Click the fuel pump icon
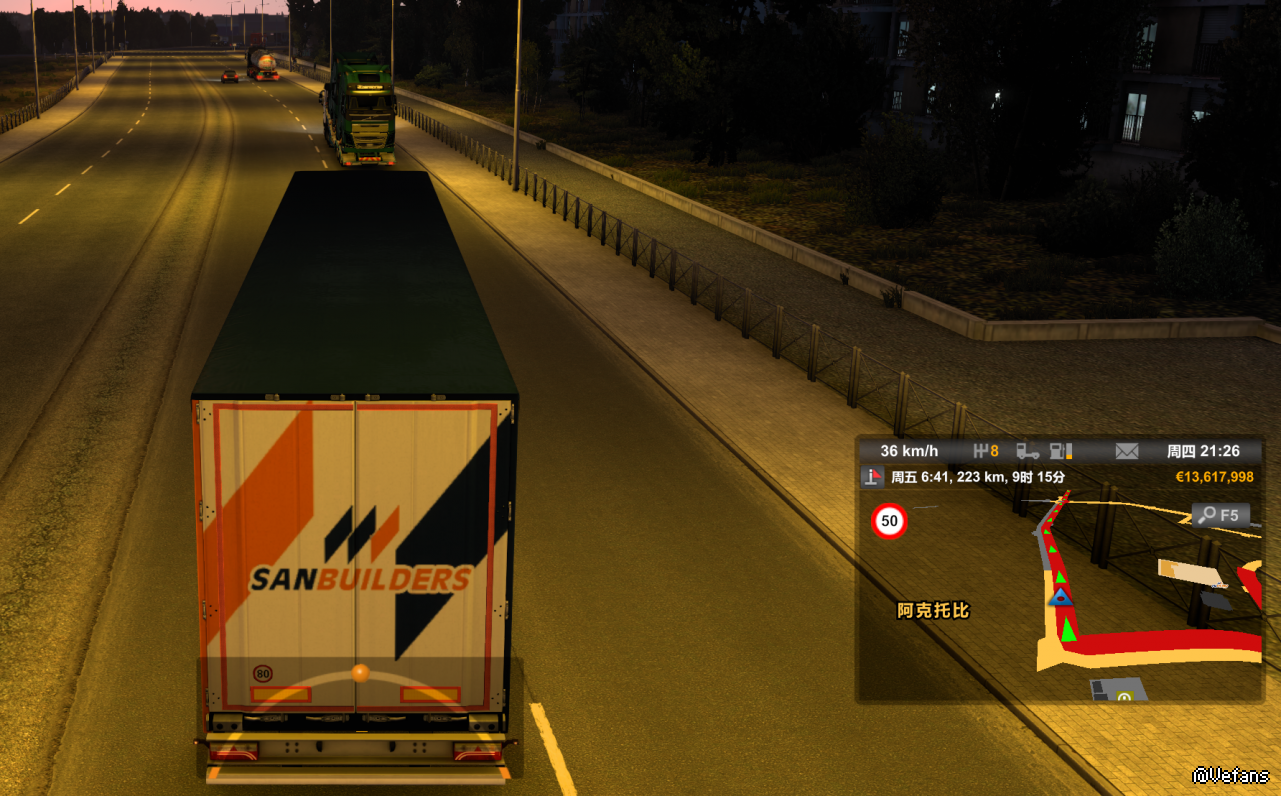This screenshot has width=1281, height=796. coord(1061,451)
